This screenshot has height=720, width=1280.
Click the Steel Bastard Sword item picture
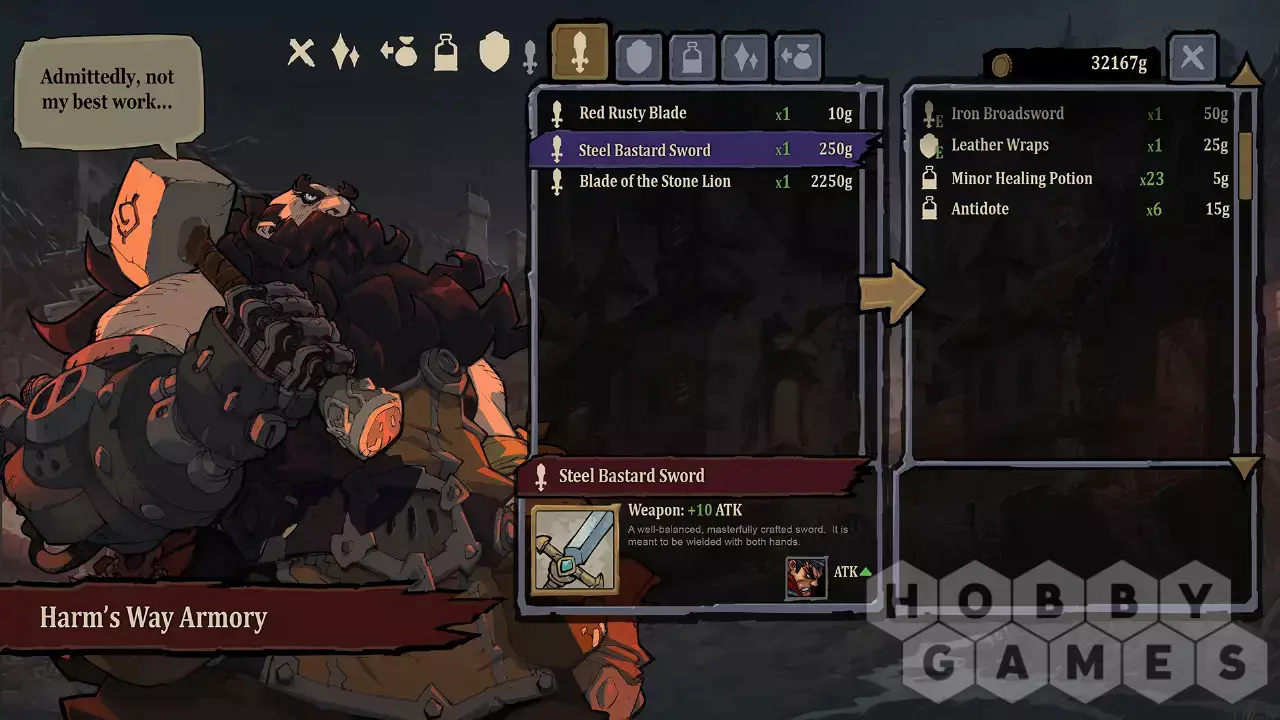574,550
